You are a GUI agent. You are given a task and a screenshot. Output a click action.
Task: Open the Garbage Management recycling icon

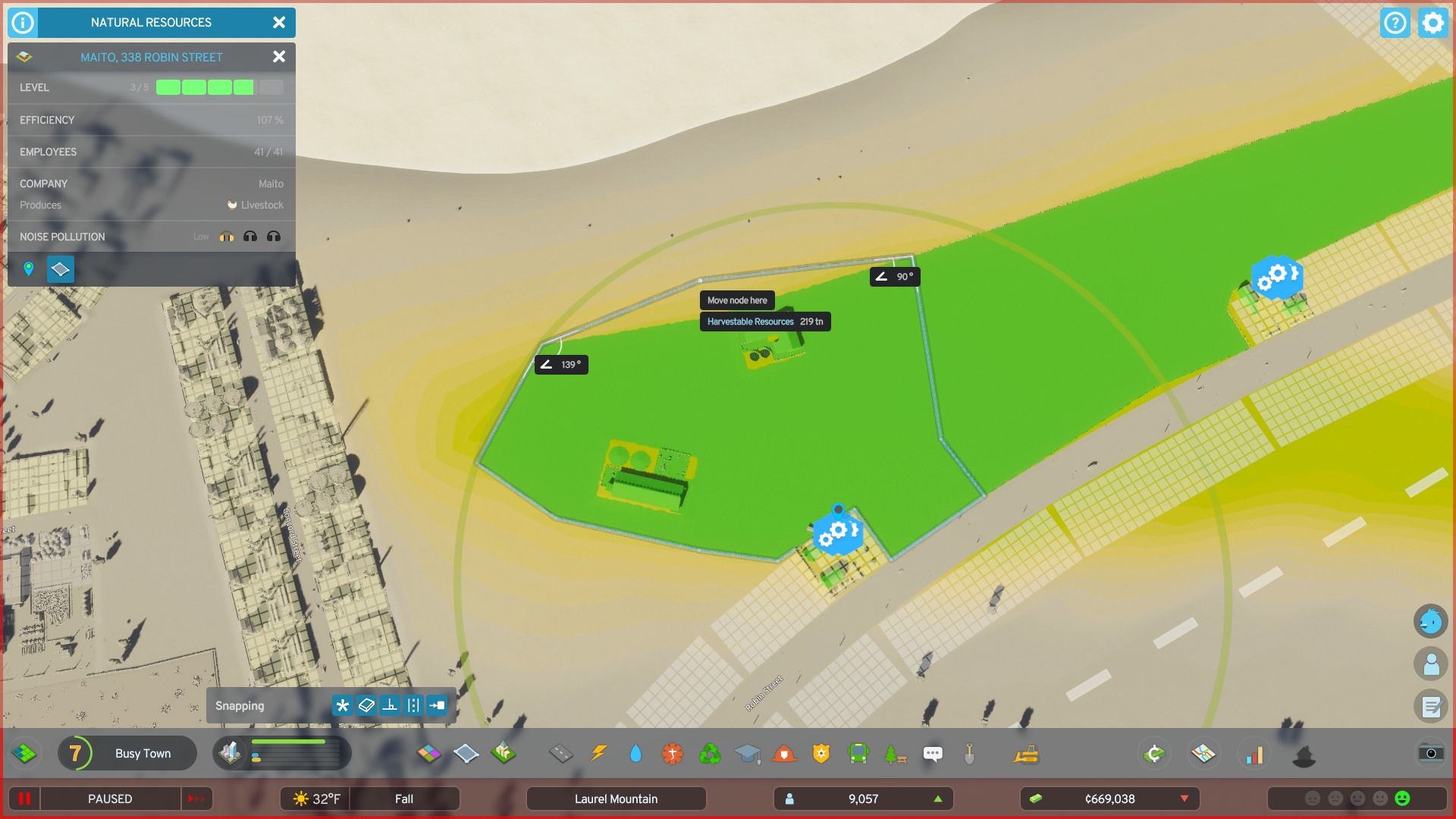point(710,753)
